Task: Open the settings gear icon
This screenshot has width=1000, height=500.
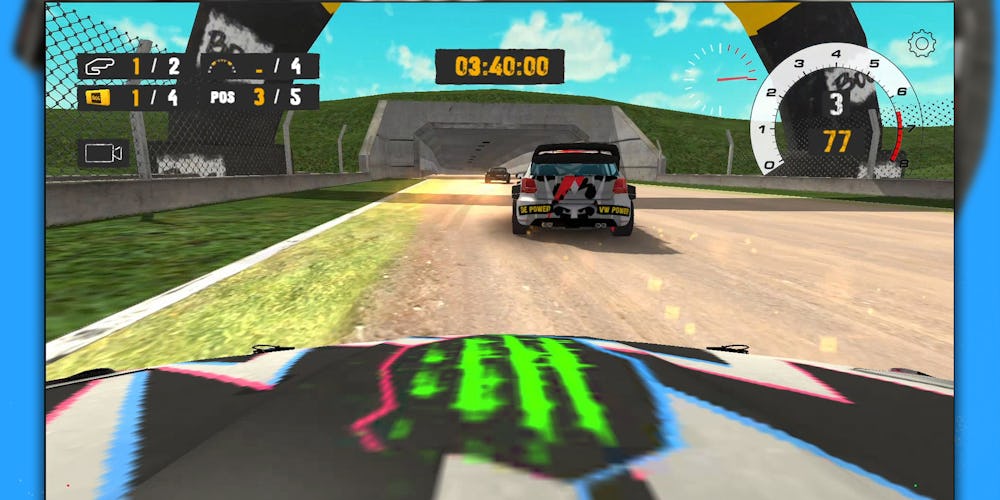Action: coord(921,44)
